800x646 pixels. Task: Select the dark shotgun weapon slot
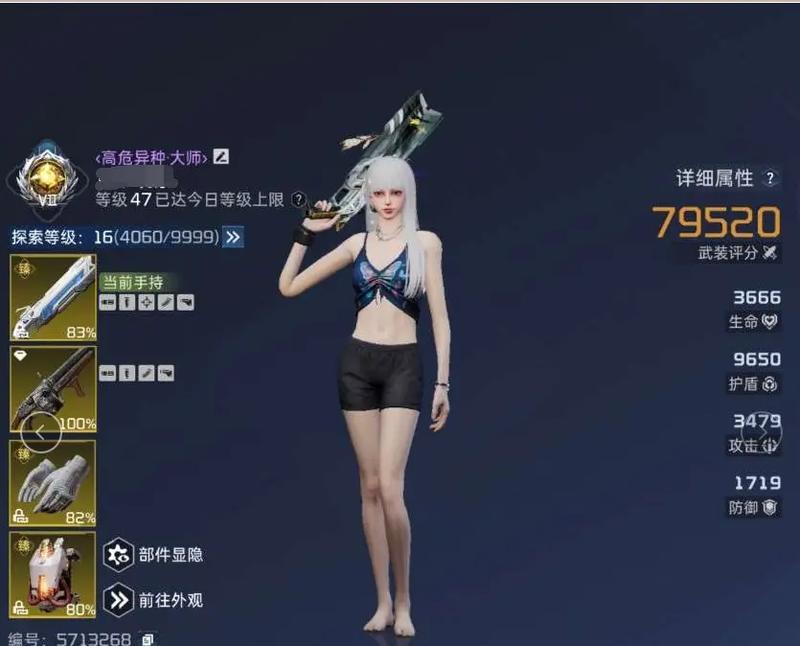click(x=53, y=390)
